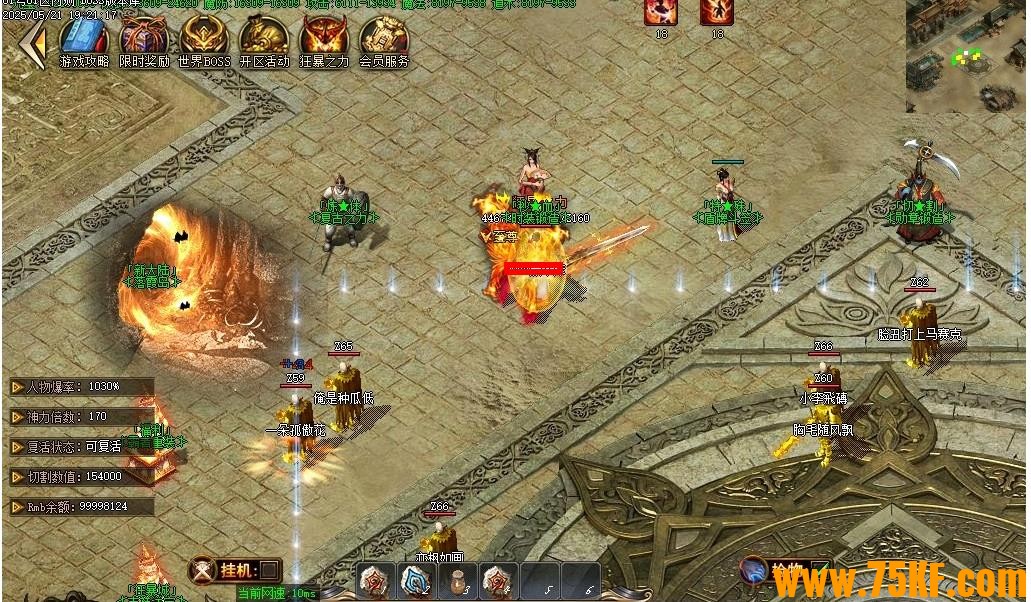
Task: Click the 人物爆率 drop rate panel row
Action: (82, 387)
